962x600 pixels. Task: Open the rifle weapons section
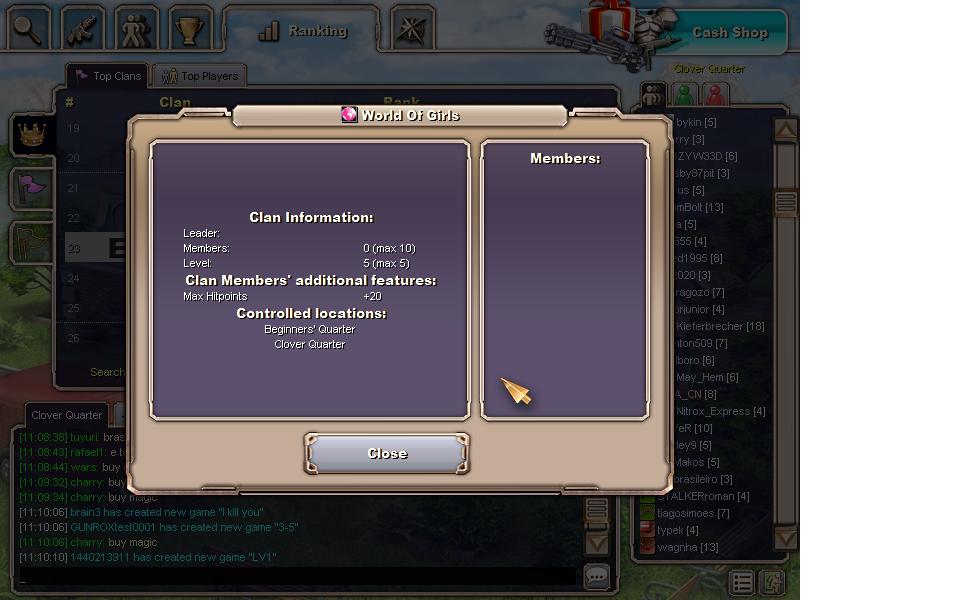(x=82, y=29)
